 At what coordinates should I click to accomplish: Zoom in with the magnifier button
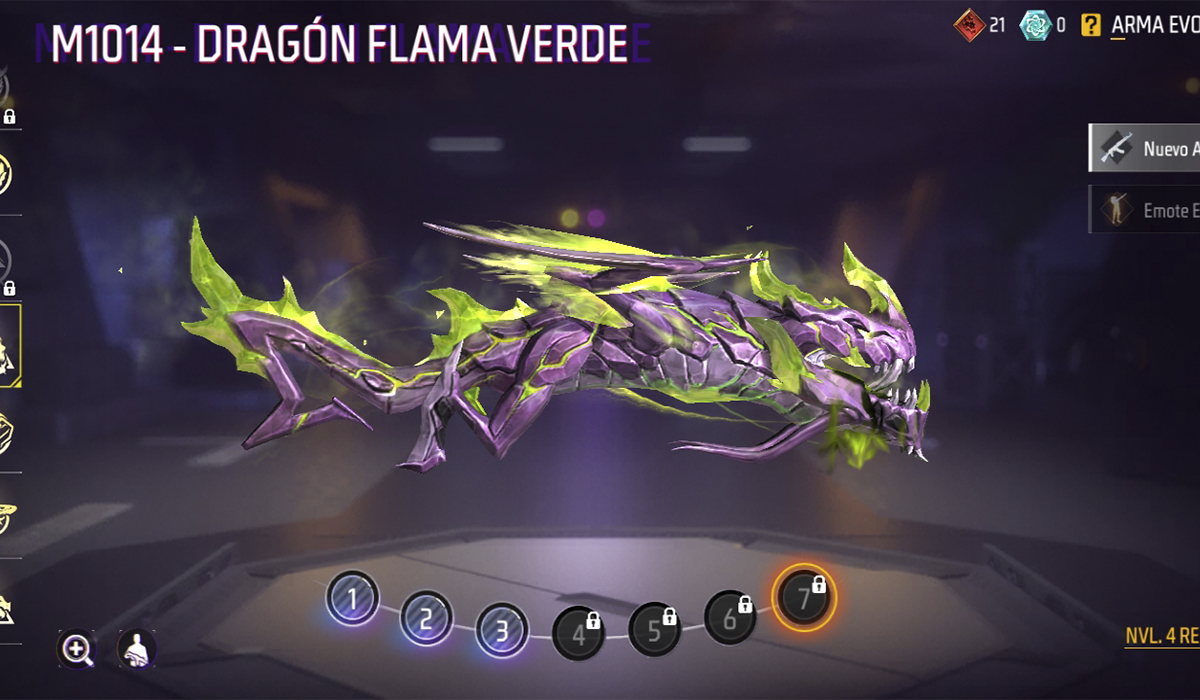pos(77,649)
